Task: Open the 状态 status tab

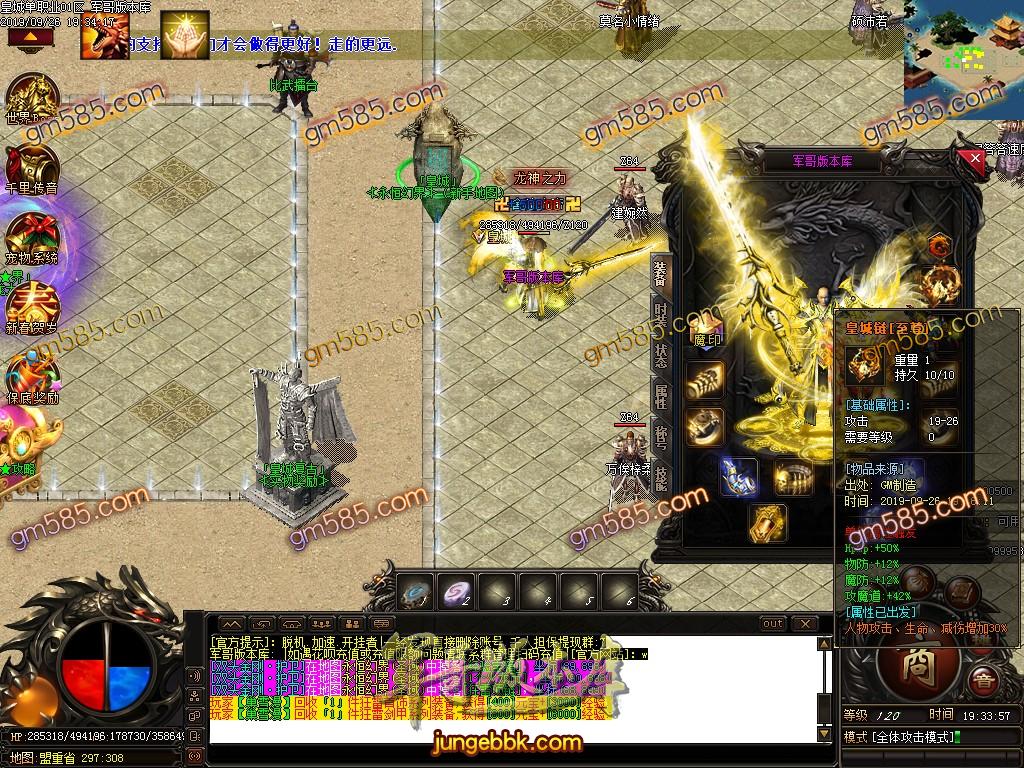Action: [x=661, y=354]
